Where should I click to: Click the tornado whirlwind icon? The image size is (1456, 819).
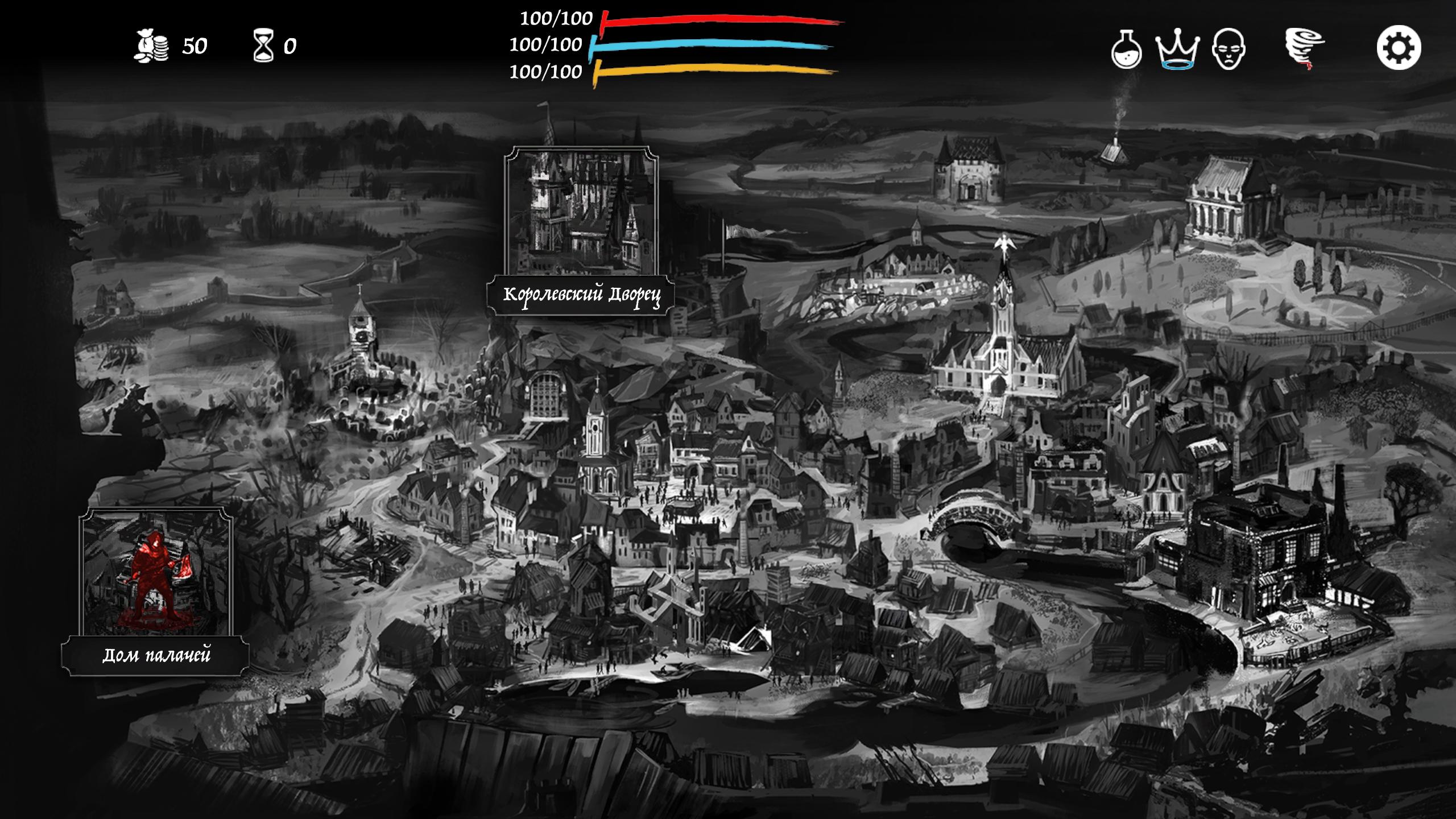point(1304,49)
